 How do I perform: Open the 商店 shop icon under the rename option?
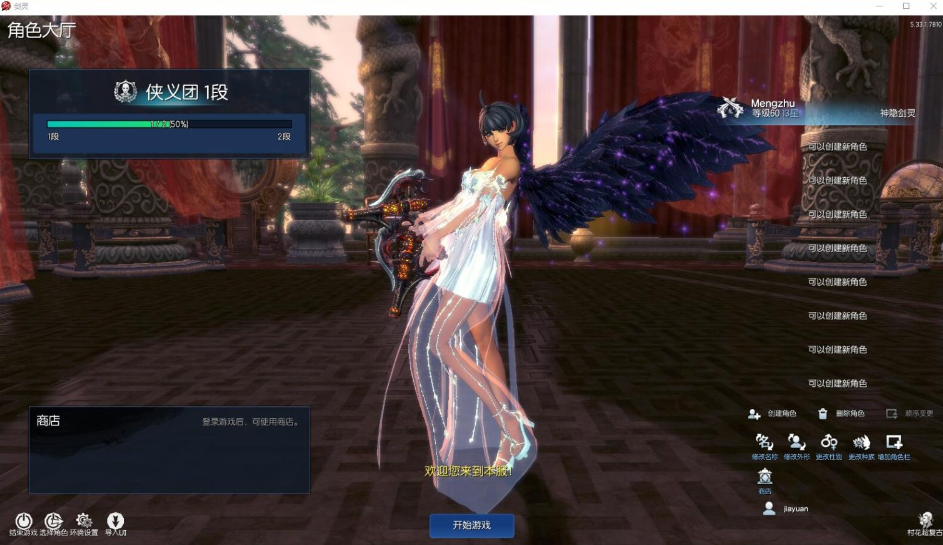click(765, 477)
